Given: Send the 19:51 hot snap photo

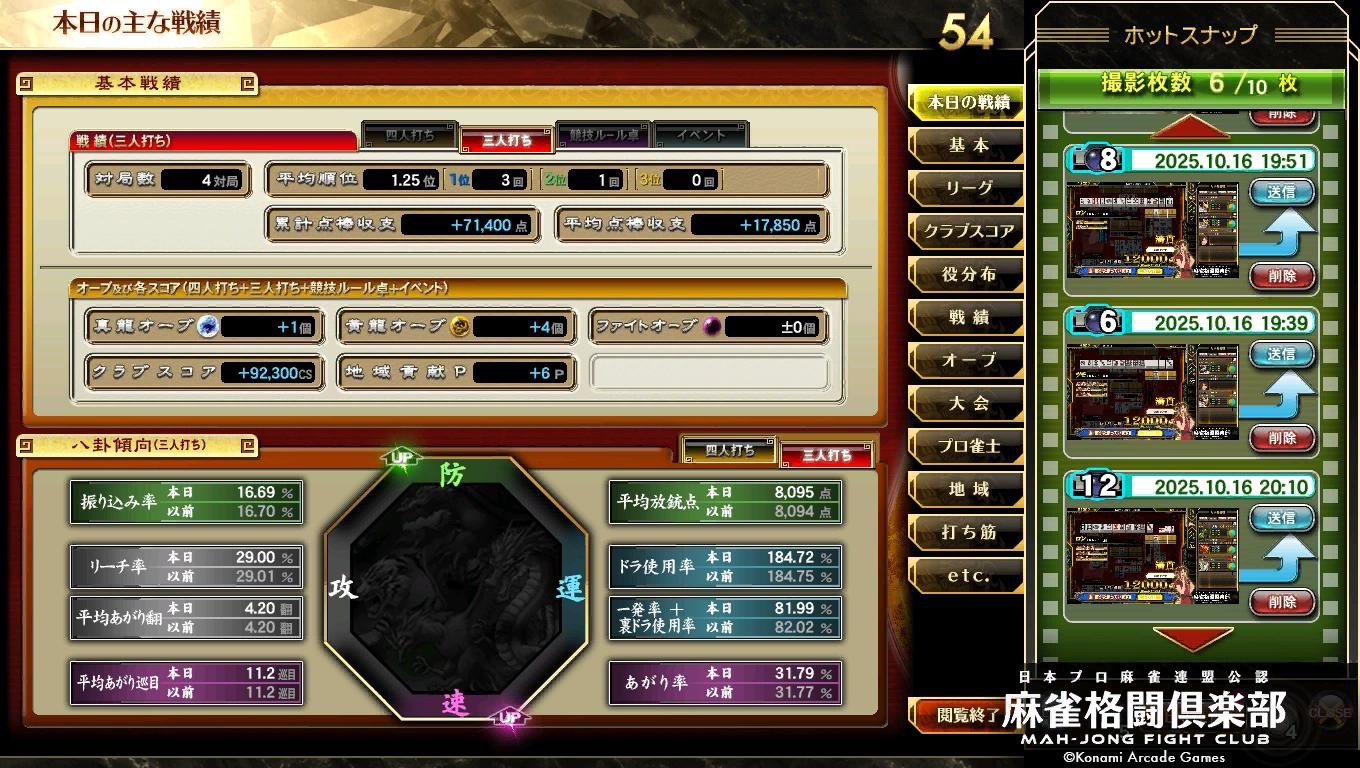Looking at the screenshot, I should click(x=1281, y=192).
